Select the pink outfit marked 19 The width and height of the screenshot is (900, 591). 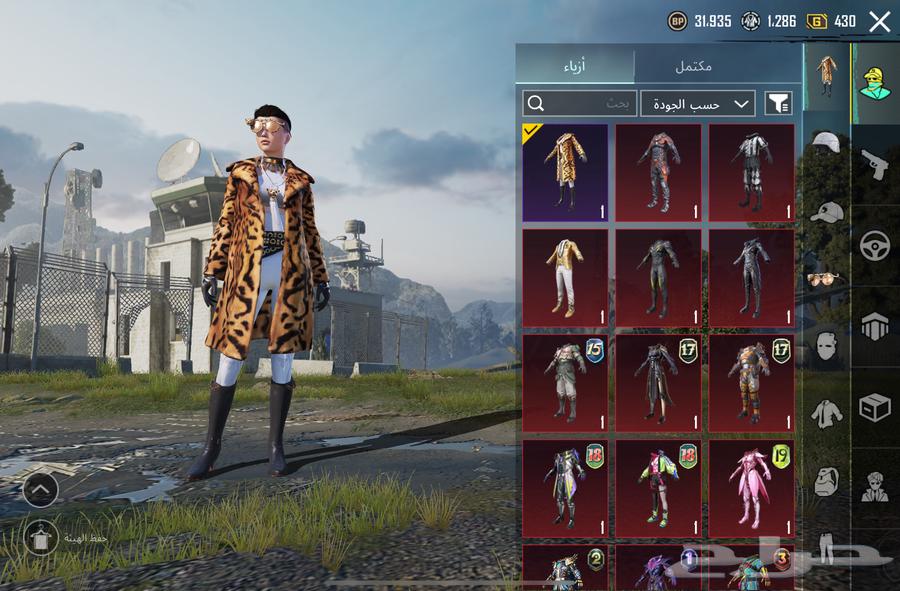pos(752,487)
